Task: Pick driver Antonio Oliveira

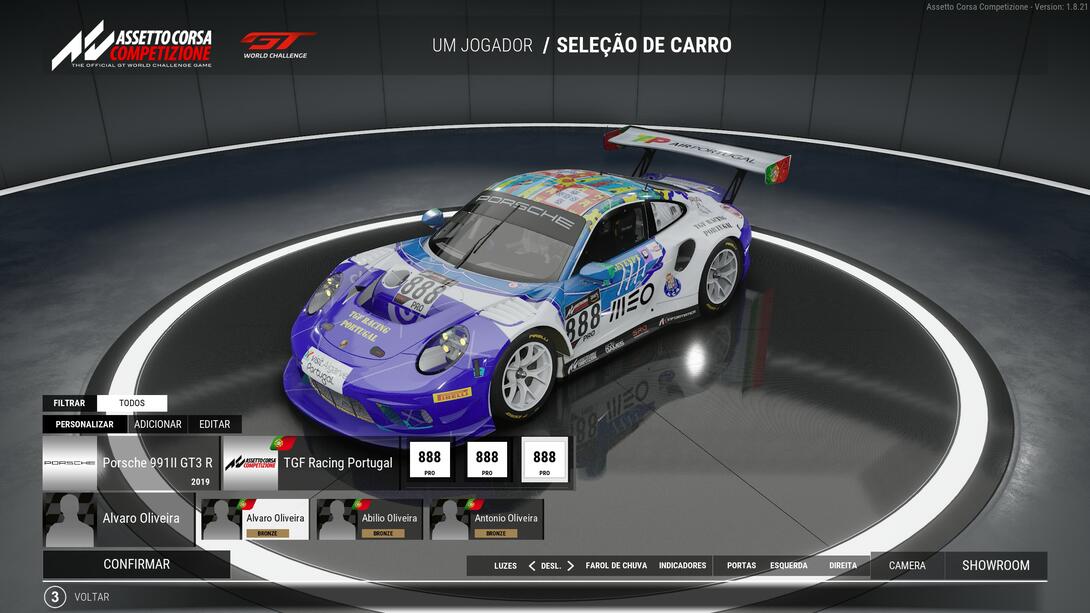Action: [x=487, y=519]
